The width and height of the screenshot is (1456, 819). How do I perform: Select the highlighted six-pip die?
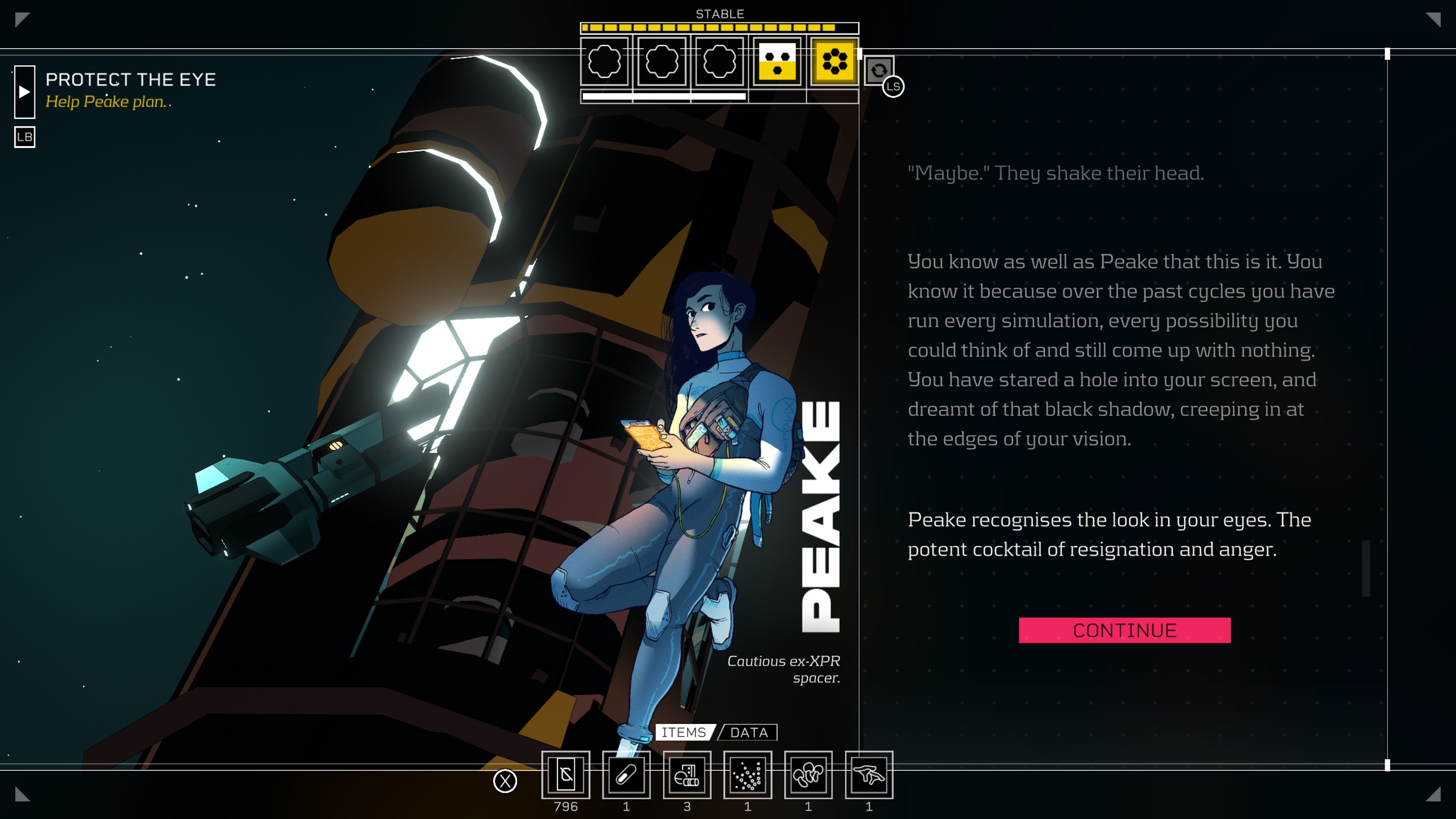tap(834, 61)
